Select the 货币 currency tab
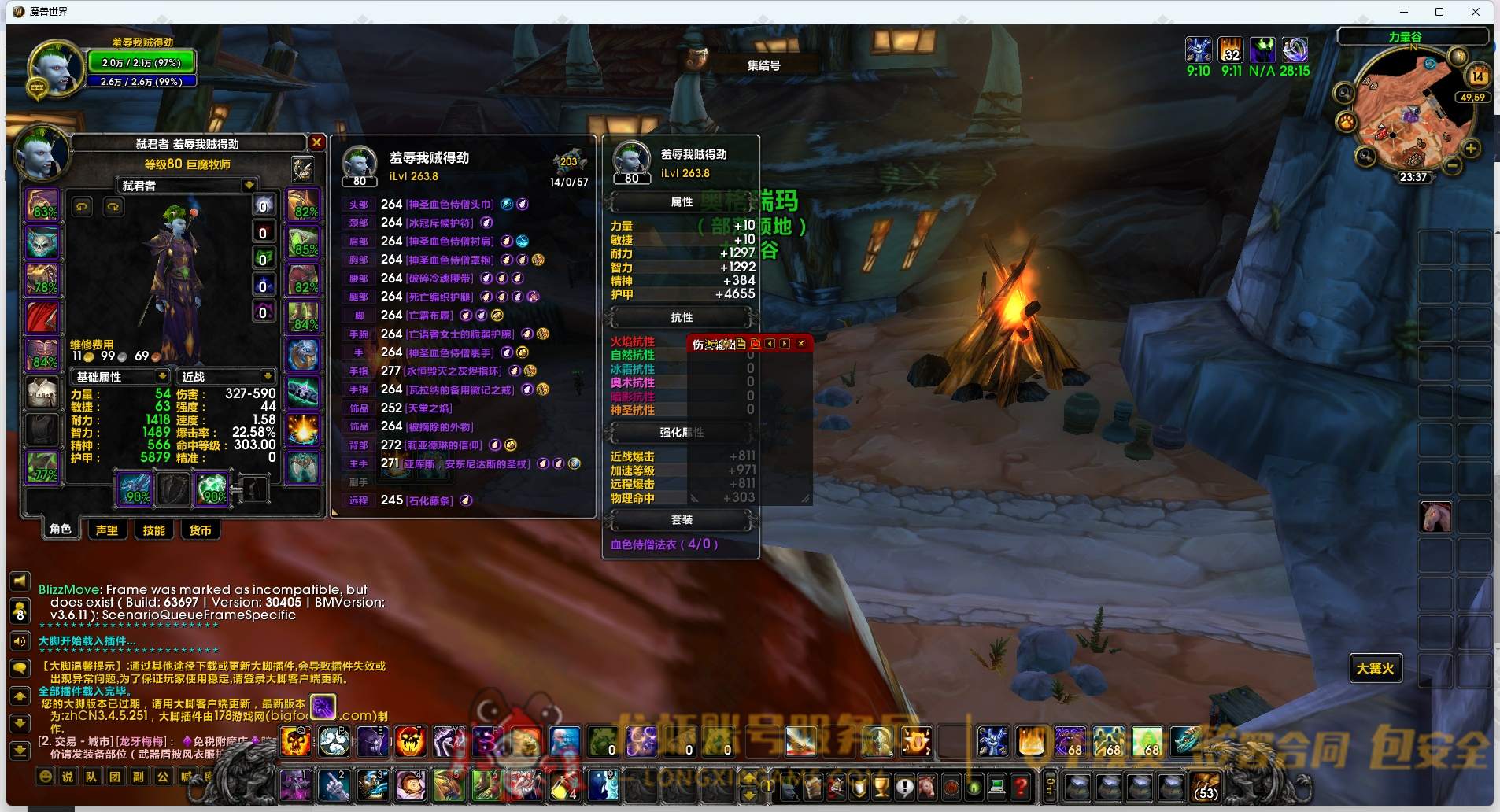Screen dimensions: 1500x812 click(x=200, y=530)
